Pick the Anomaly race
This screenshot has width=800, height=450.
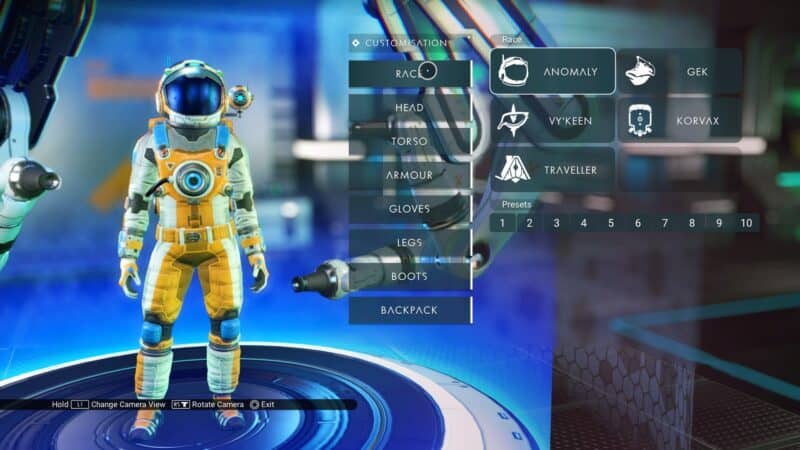(552, 72)
